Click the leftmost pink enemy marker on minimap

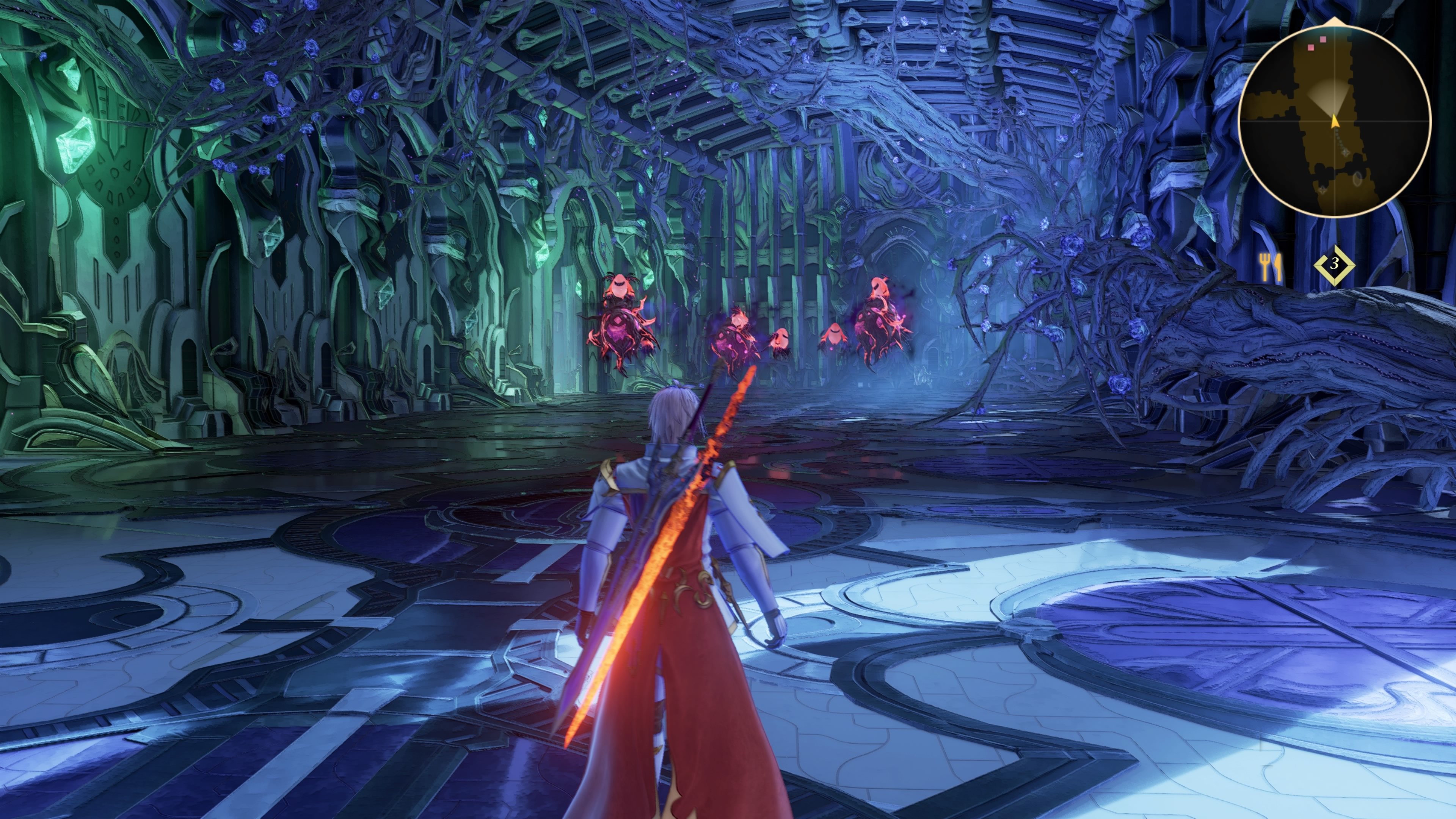1311,48
